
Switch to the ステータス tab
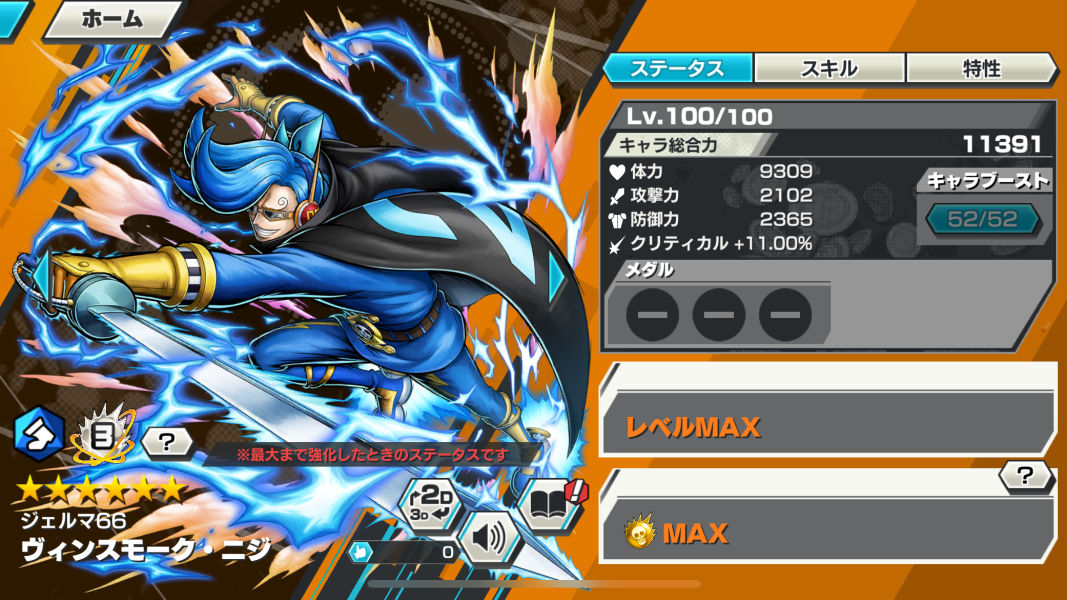tap(677, 68)
